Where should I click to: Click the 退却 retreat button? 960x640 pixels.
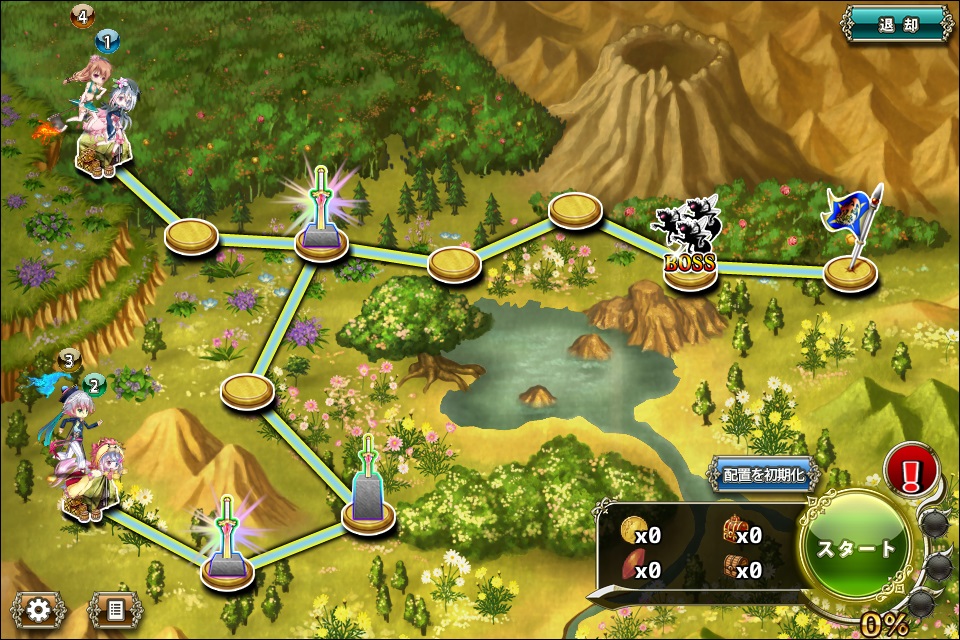(896, 23)
